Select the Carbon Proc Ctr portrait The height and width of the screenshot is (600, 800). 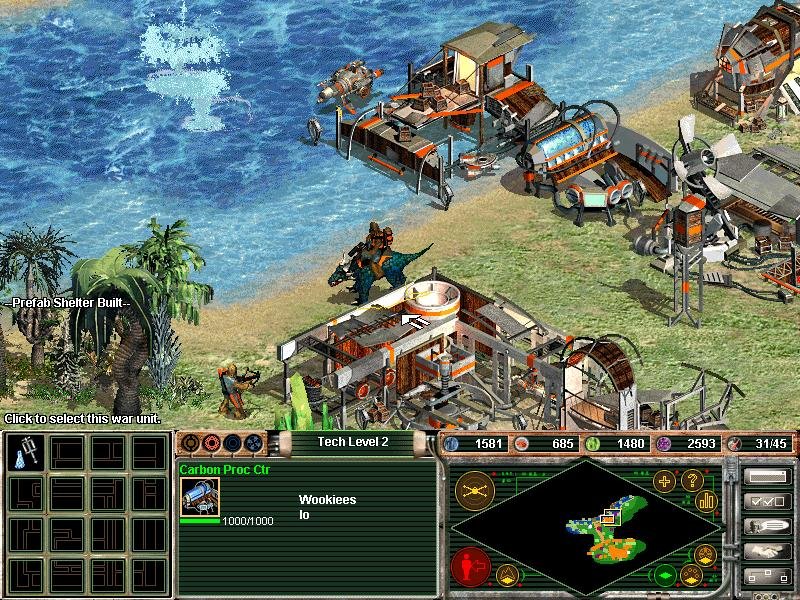[200, 496]
